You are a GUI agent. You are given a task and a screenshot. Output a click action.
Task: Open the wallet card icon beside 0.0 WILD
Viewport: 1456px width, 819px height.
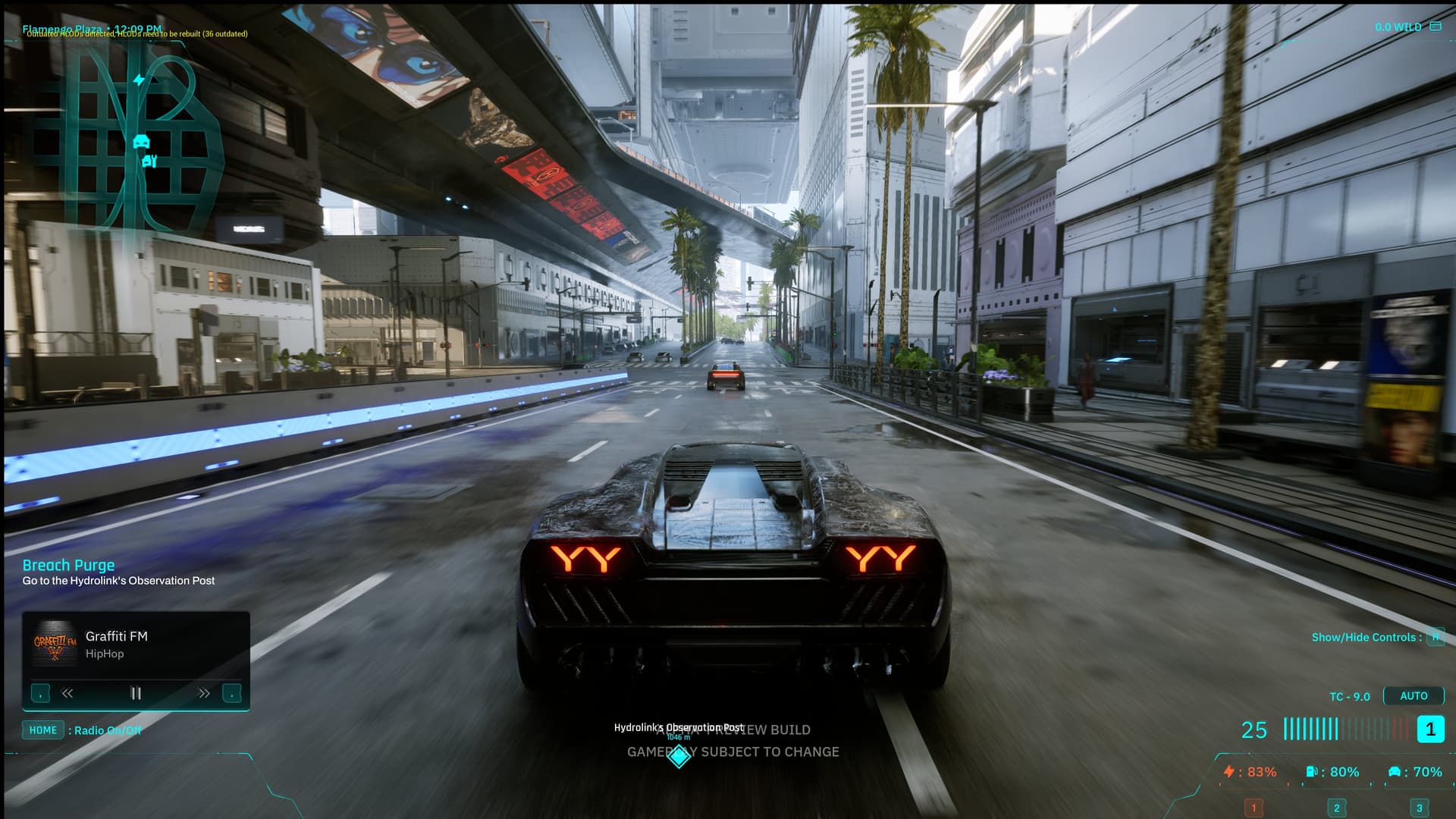pyautogui.click(x=1436, y=25)
